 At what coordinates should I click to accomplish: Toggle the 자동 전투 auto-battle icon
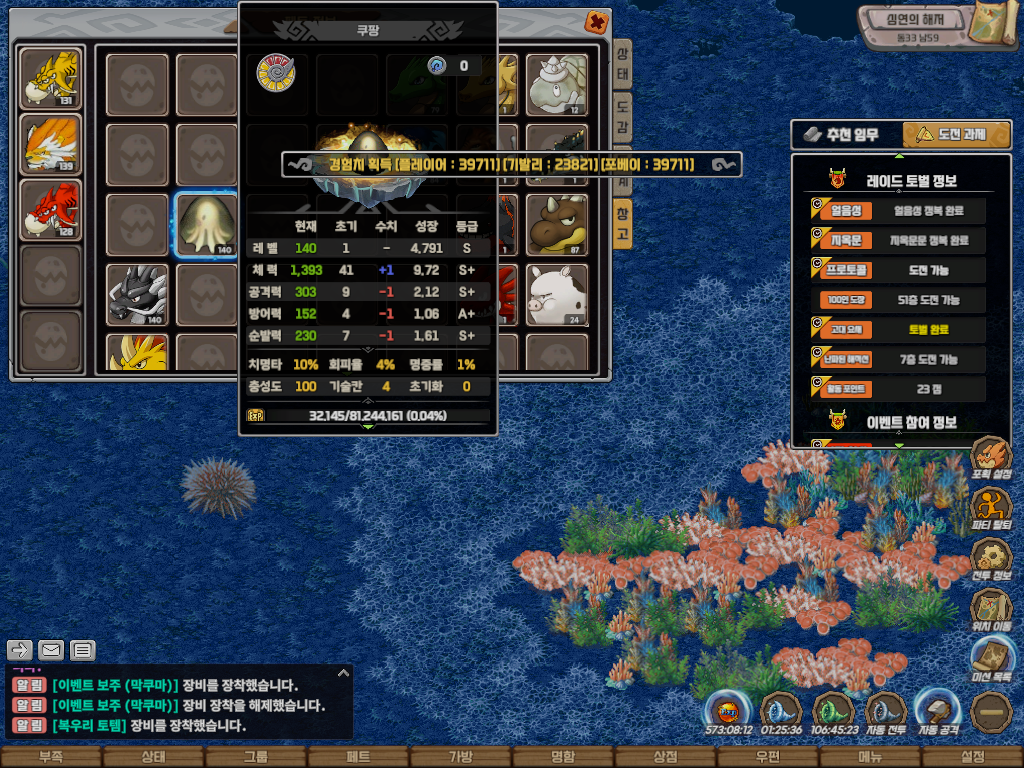[885, 714]
